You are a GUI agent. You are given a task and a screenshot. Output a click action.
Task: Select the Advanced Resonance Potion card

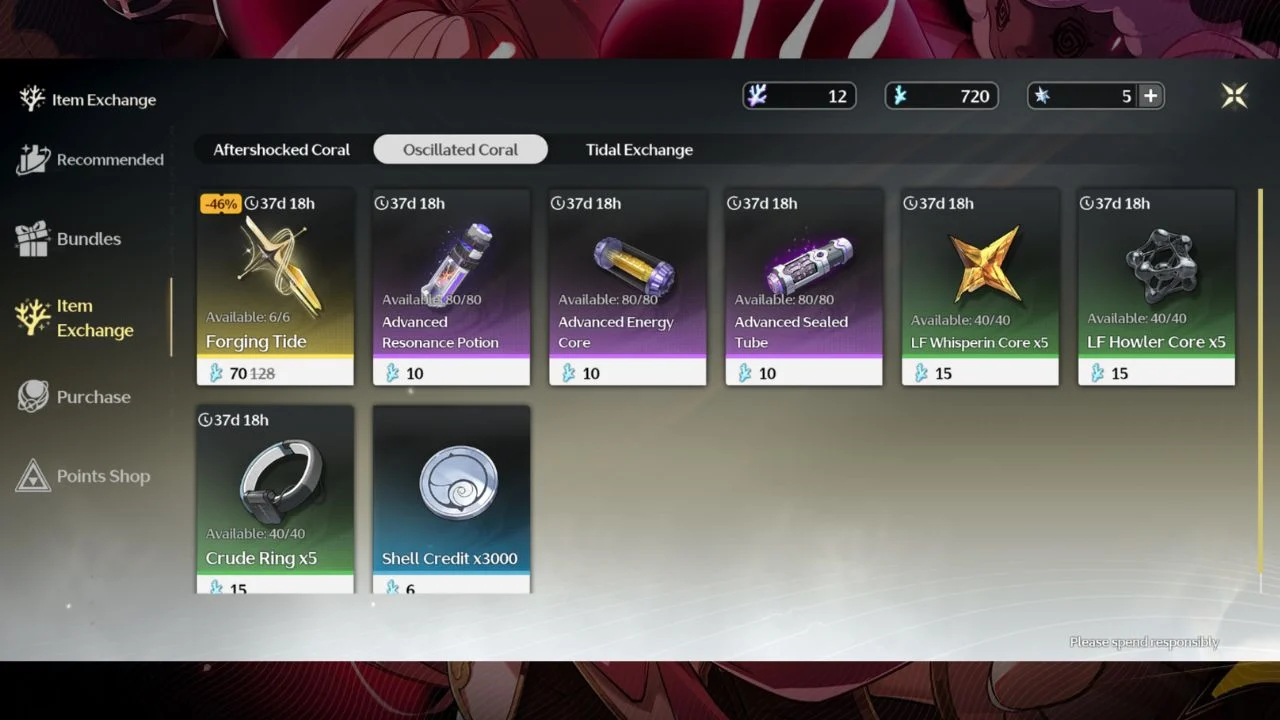tap(451, 285)
